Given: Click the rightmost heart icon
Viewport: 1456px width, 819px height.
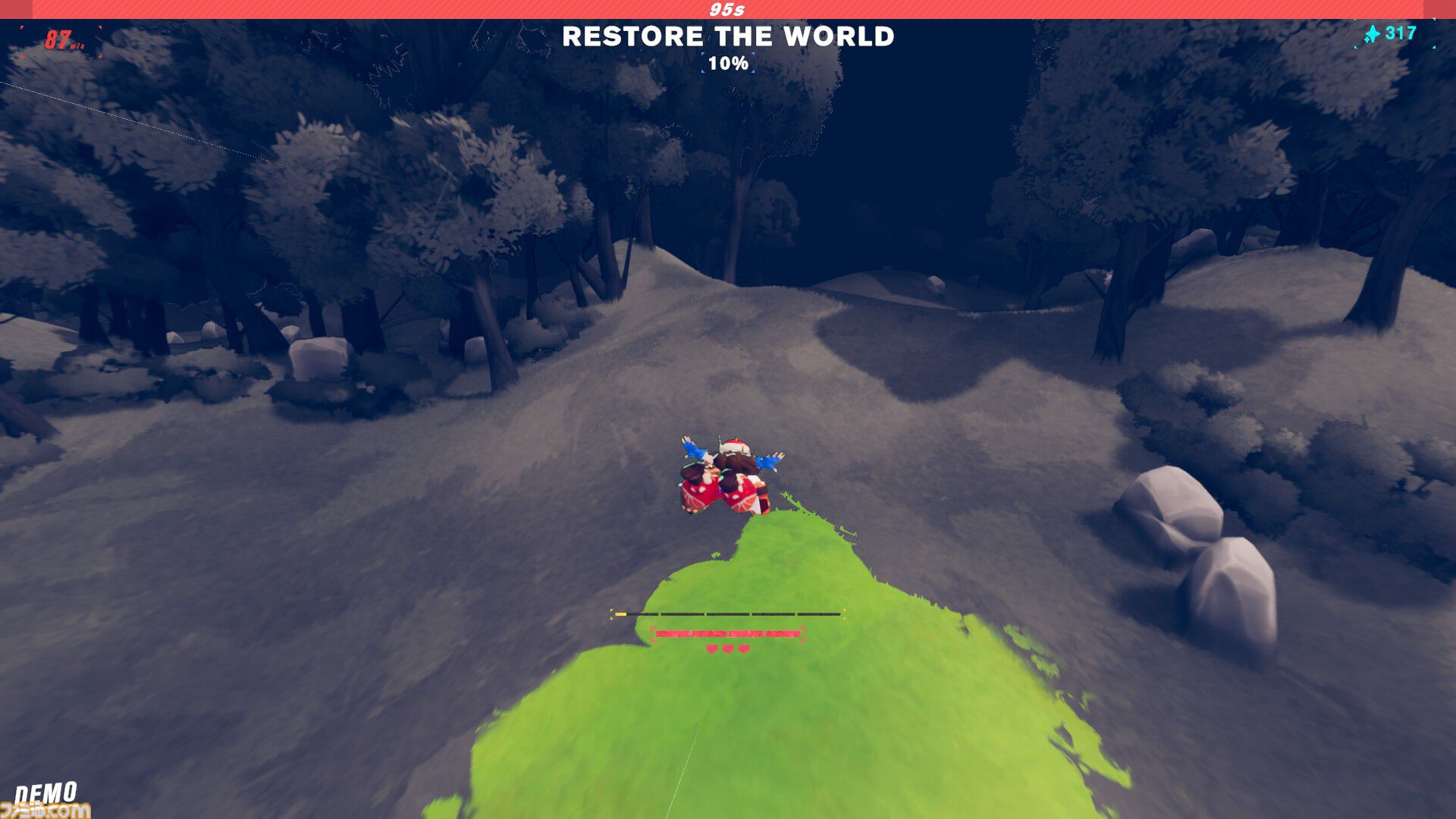Looking at the screenshot, I should point(743,648).
